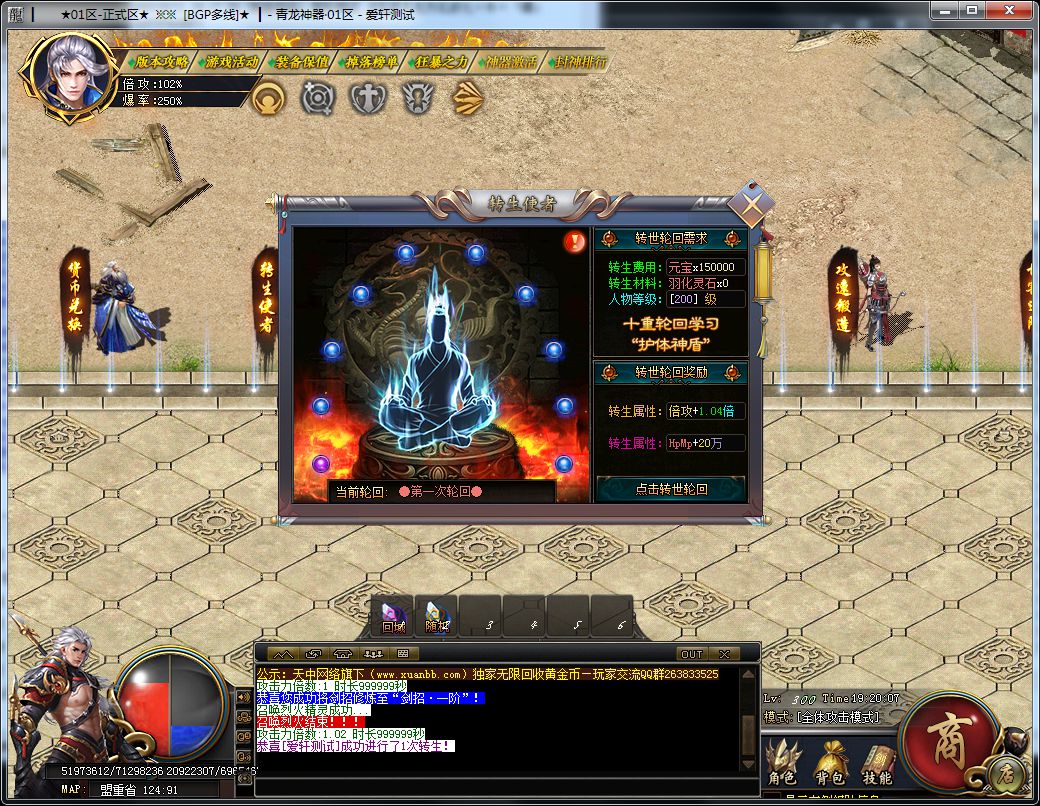View the 封神排行 ranking
Image resolution: width=1040 pixels, height=806 pixels.
coord(580,61)
